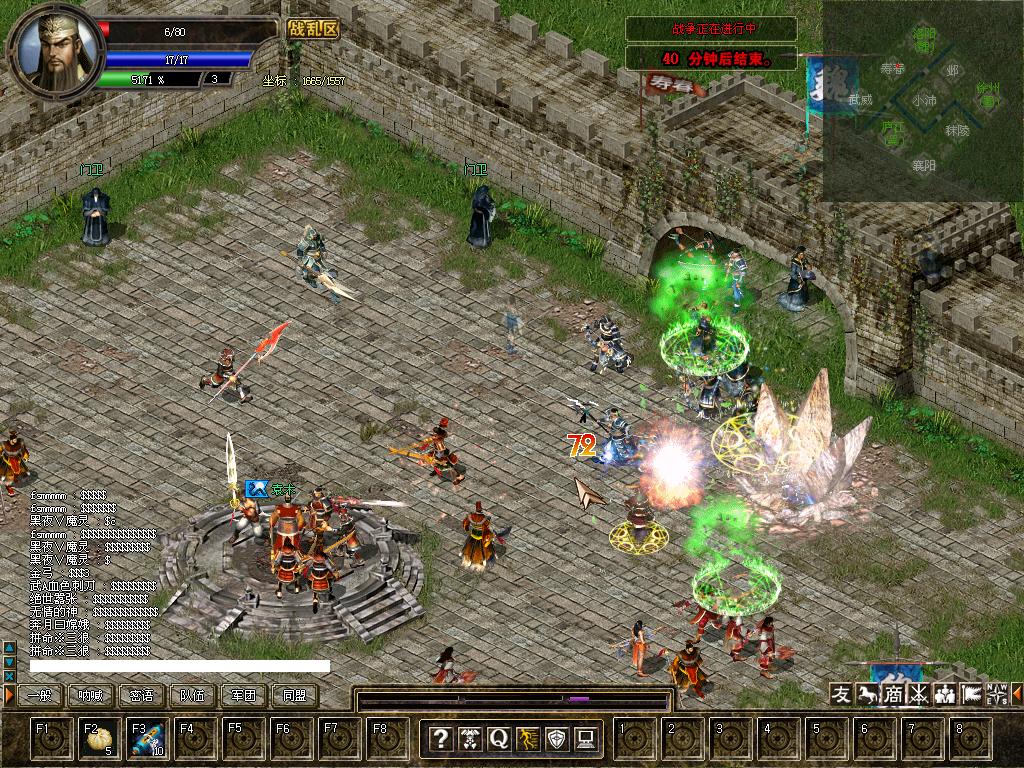
Task: Click the Q quest button
Action: click(x=499, y=739)
